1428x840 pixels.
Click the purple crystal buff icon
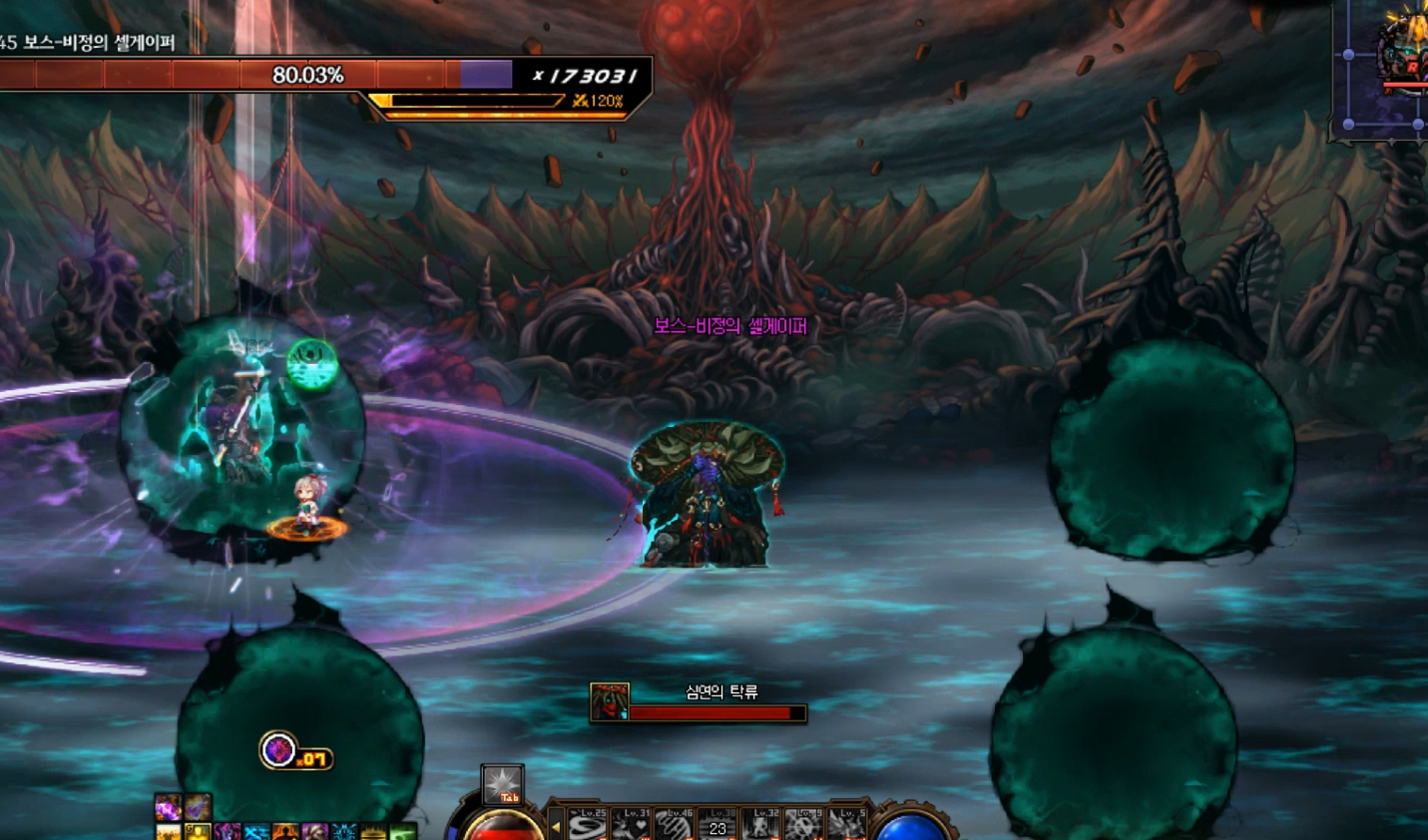pyautogui.click(x=197, y=806)
